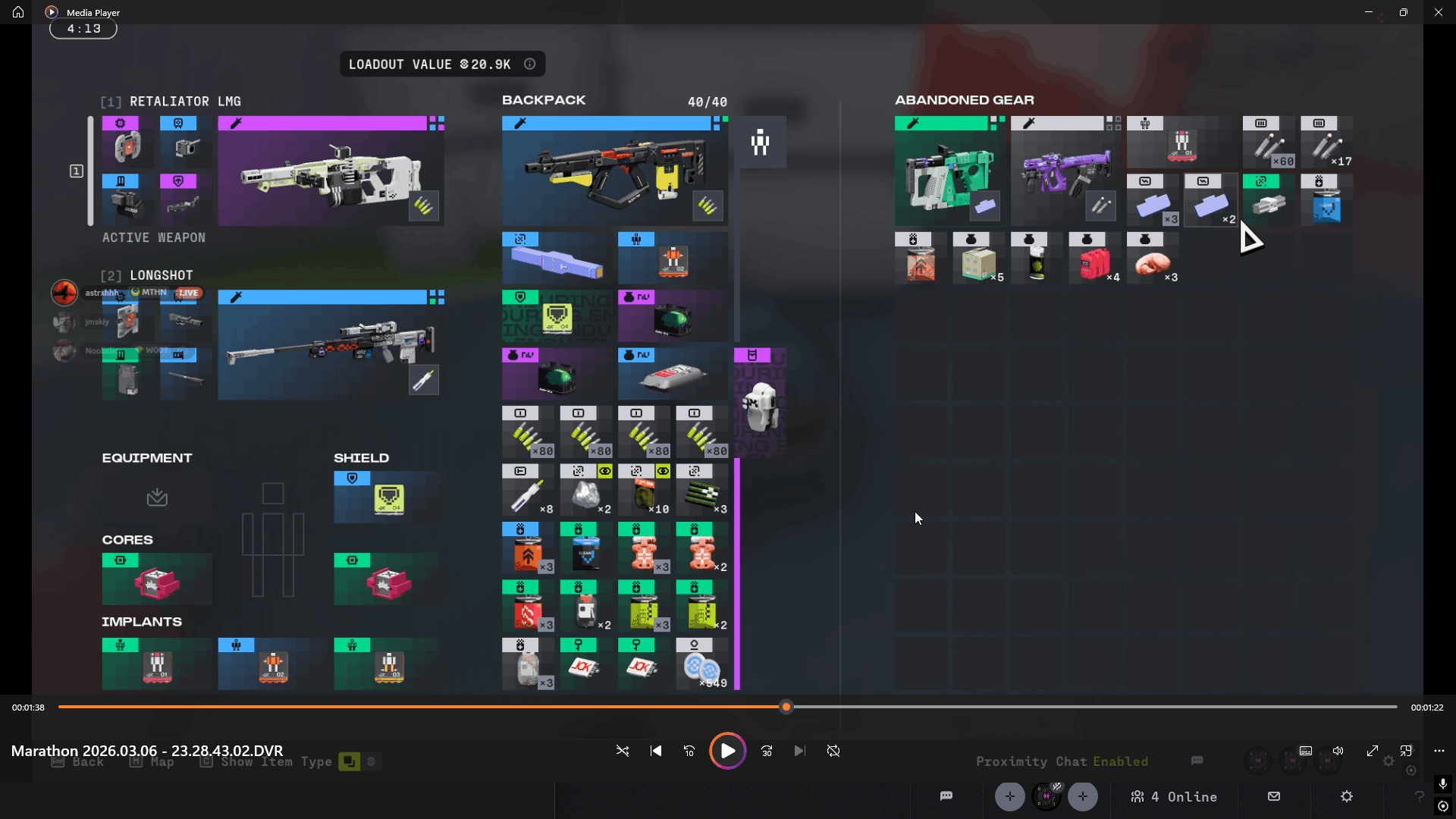
Task: Select the equipped yellow shield slot
Action: click(x=388, y=497)
